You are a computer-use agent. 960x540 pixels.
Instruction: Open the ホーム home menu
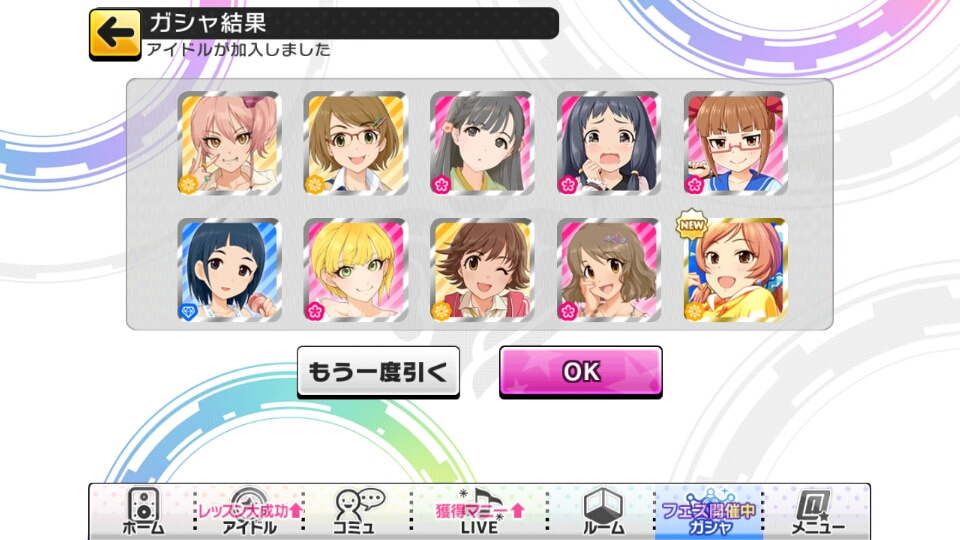point(143,512)
